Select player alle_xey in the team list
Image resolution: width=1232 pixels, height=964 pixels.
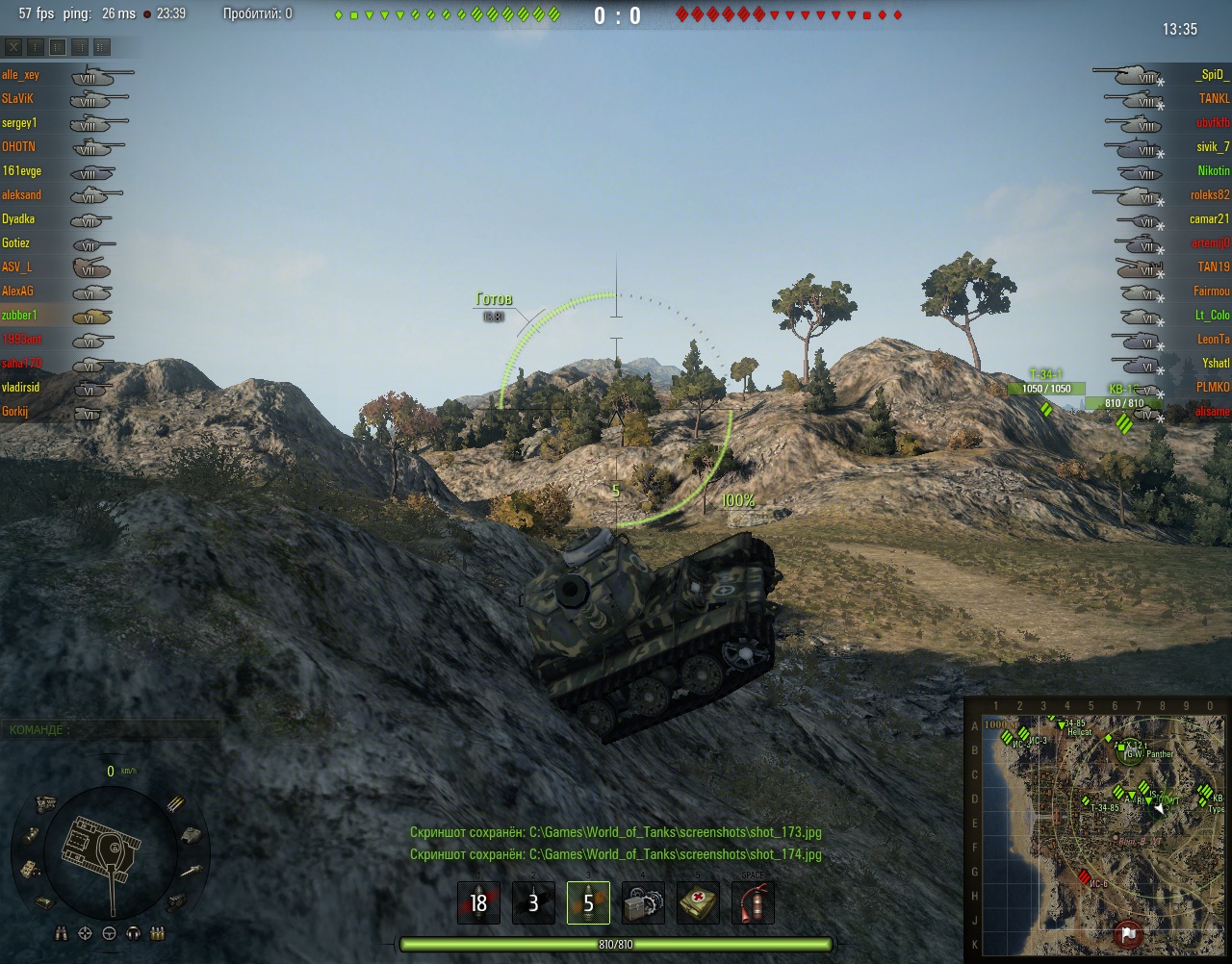click(x=21, y=75)
